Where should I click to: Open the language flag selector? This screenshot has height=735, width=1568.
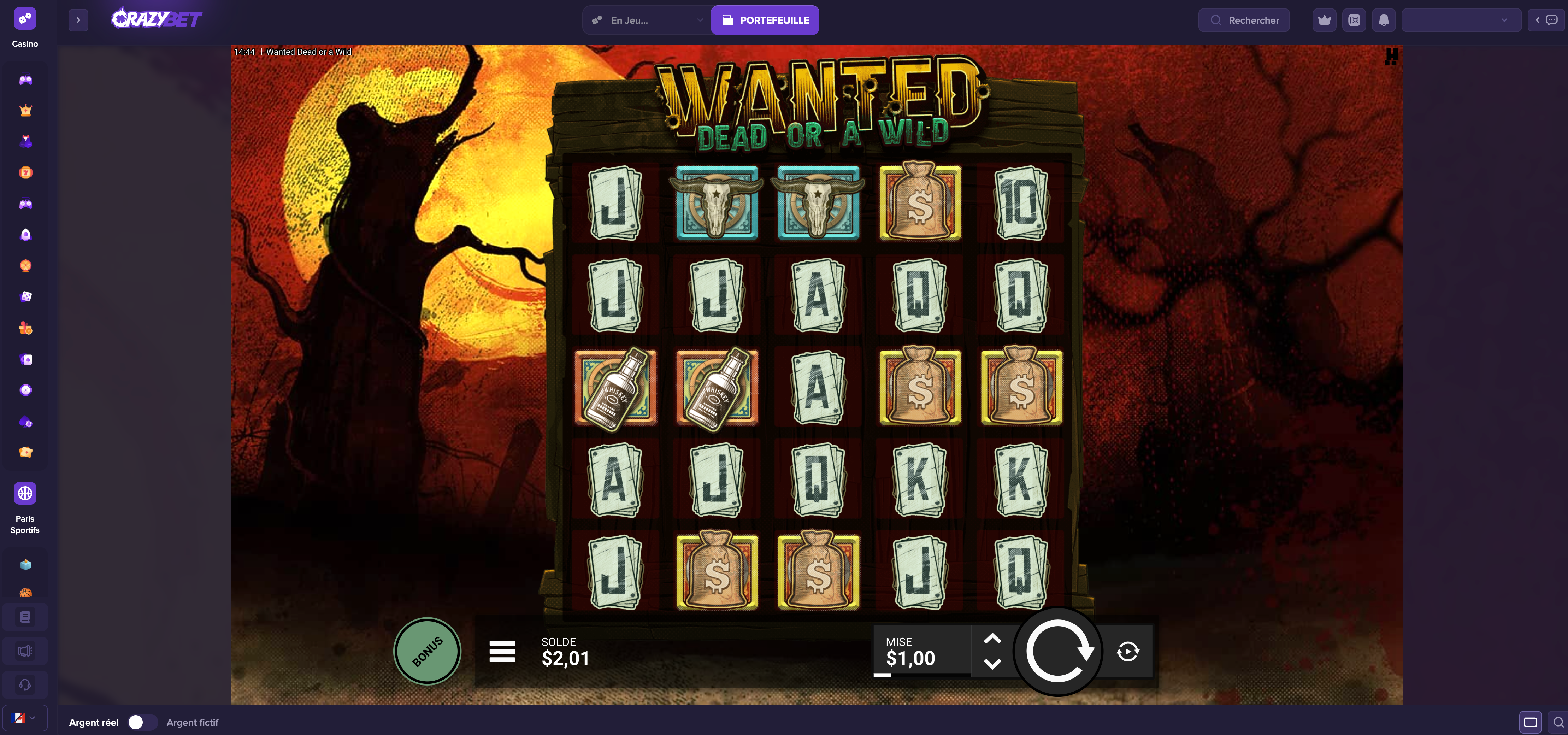(25, 718)
